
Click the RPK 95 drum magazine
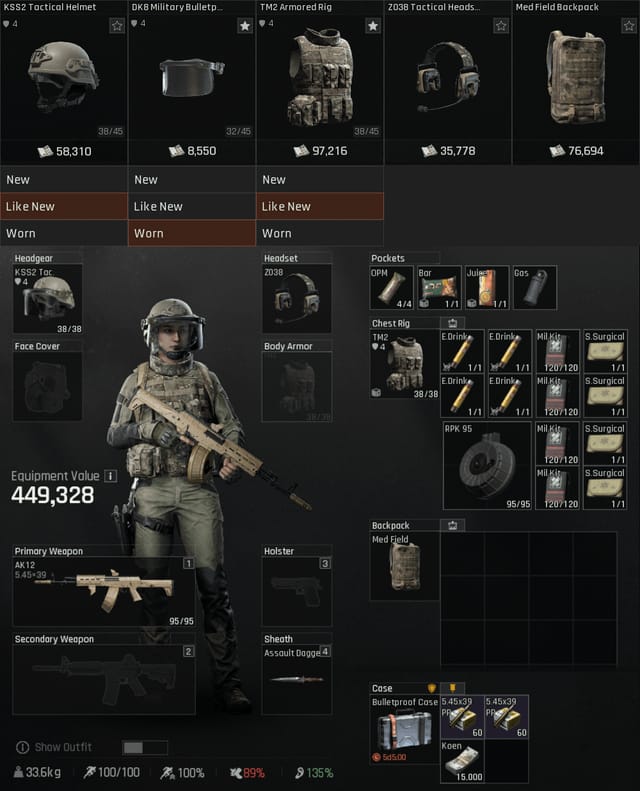[x=487, y=466]
